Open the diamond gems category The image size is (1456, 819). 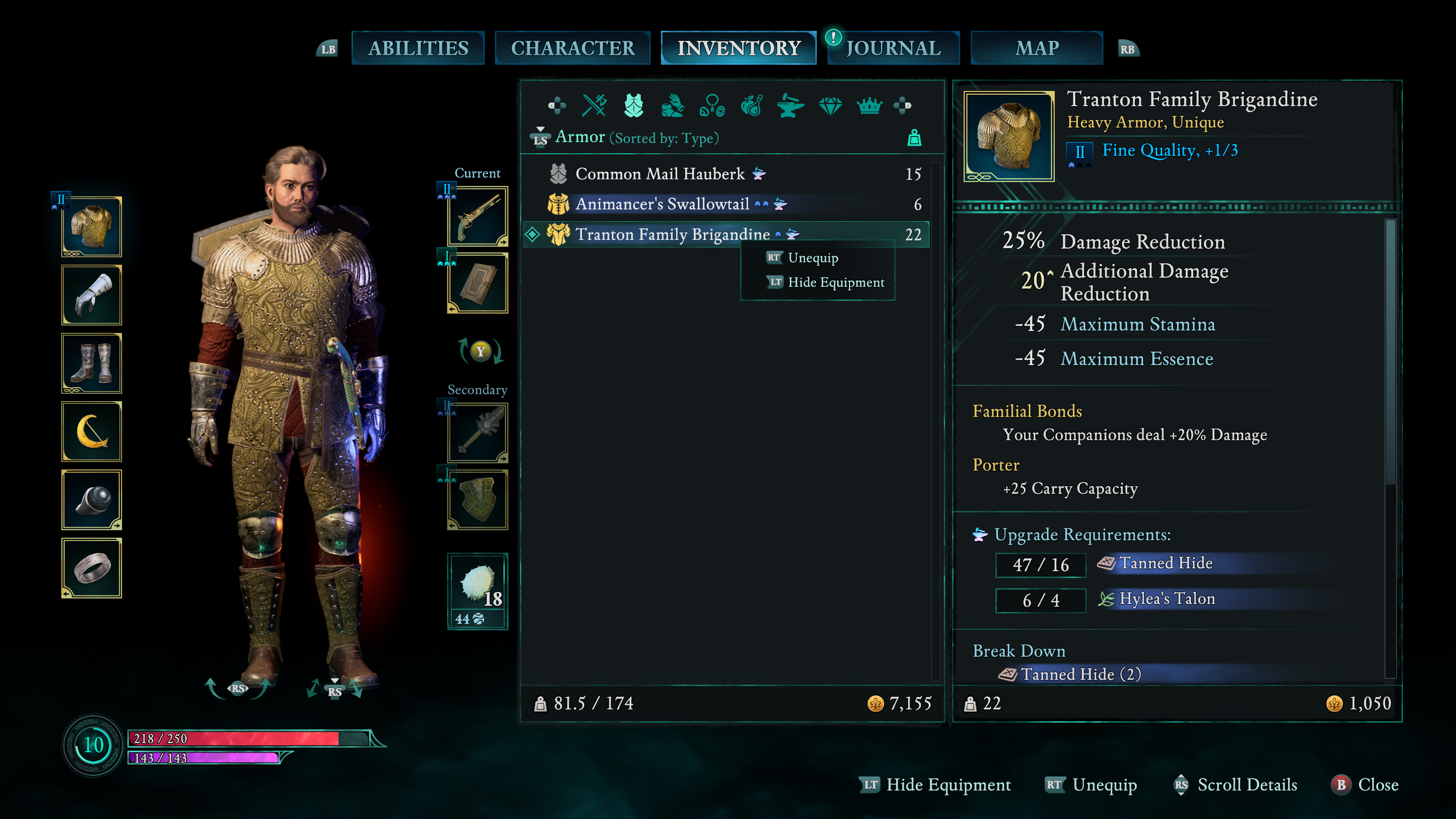pos(830,106)
